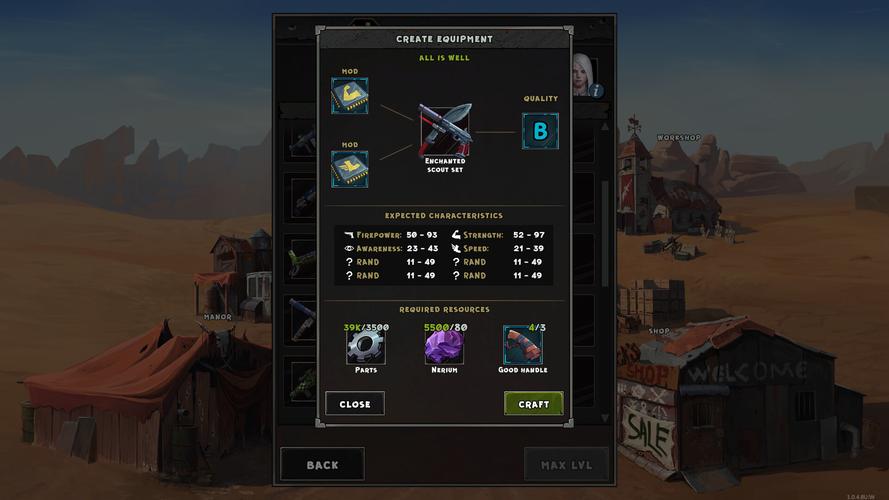The width and height of the screenshot is (889, 500).
Task: Inspect the Good handle resource icon
Action: (x=522, y=346)
